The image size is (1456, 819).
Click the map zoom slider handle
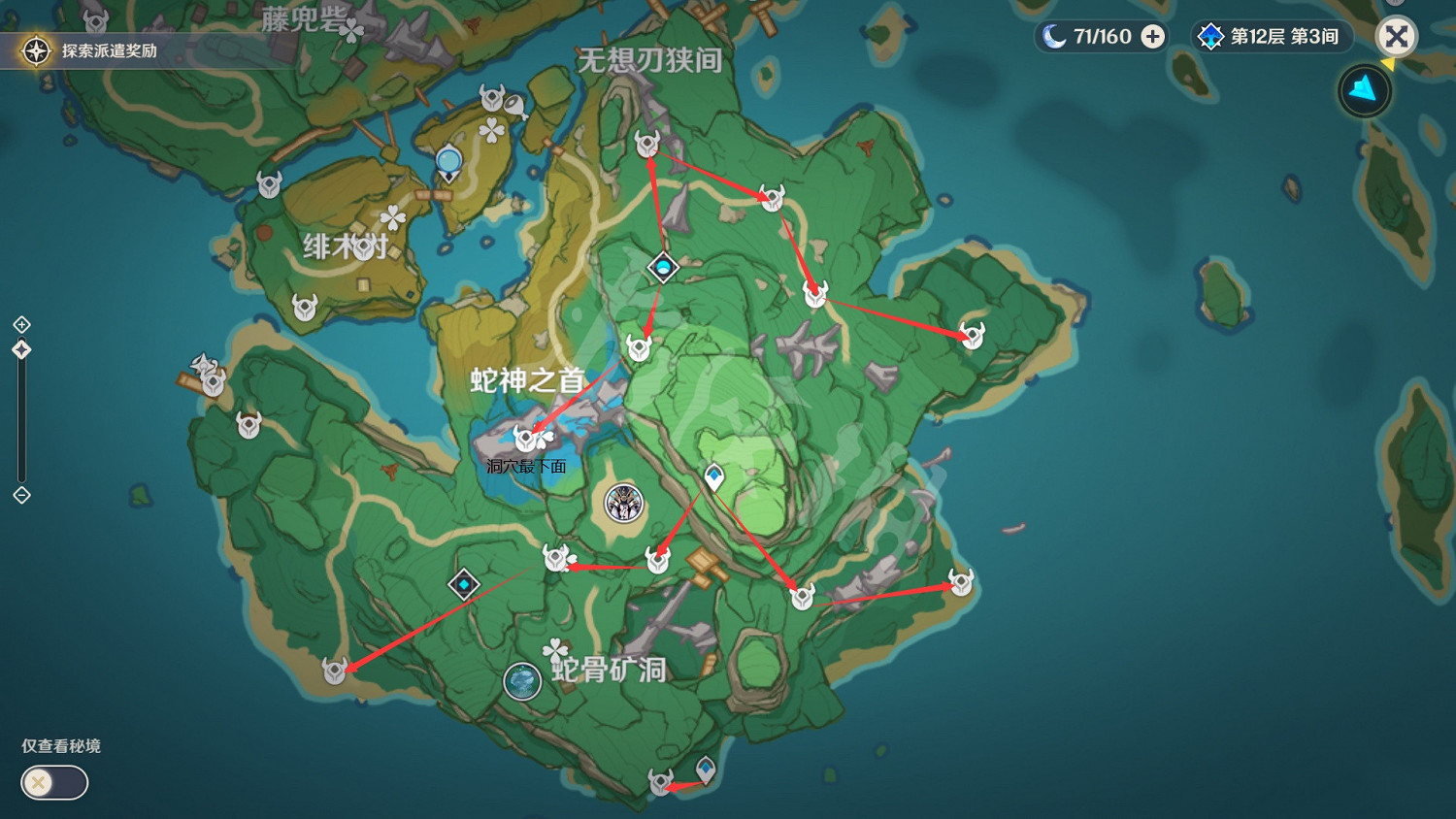[19, 349]
